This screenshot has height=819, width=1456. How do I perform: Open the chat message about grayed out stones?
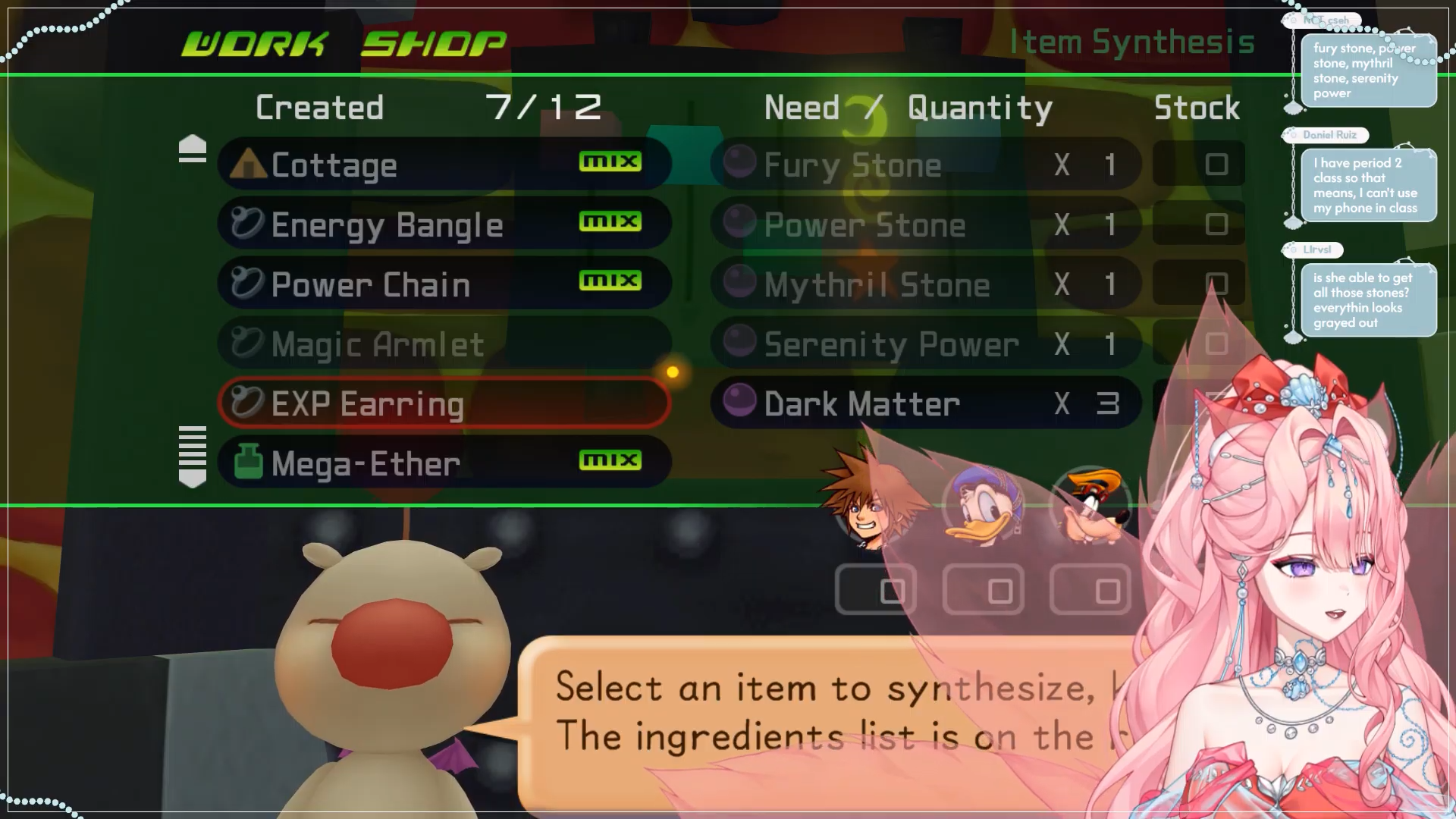coord(1367,300)
